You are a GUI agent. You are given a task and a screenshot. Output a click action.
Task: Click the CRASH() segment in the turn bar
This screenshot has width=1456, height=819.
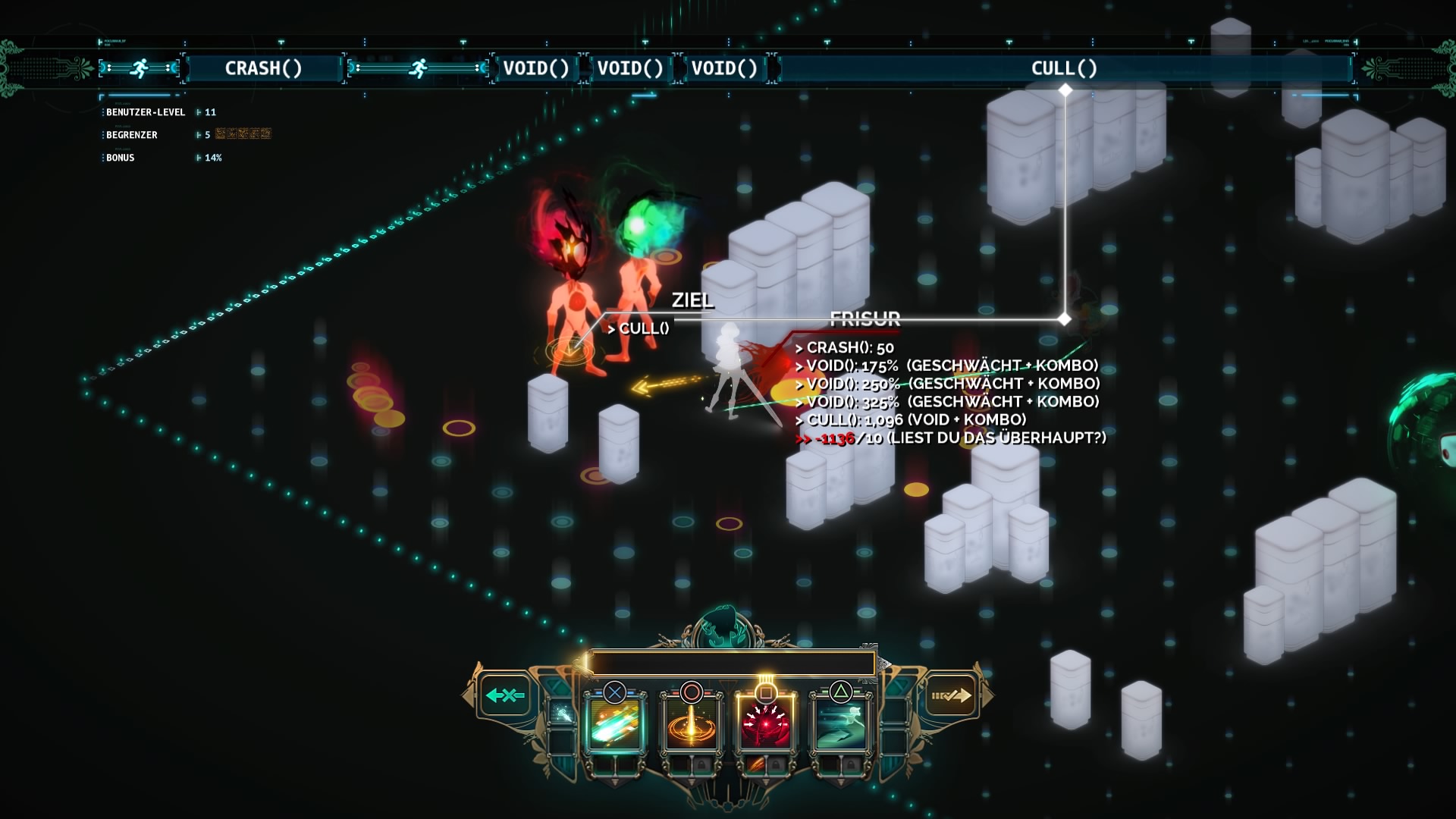[x=264, y=68]
